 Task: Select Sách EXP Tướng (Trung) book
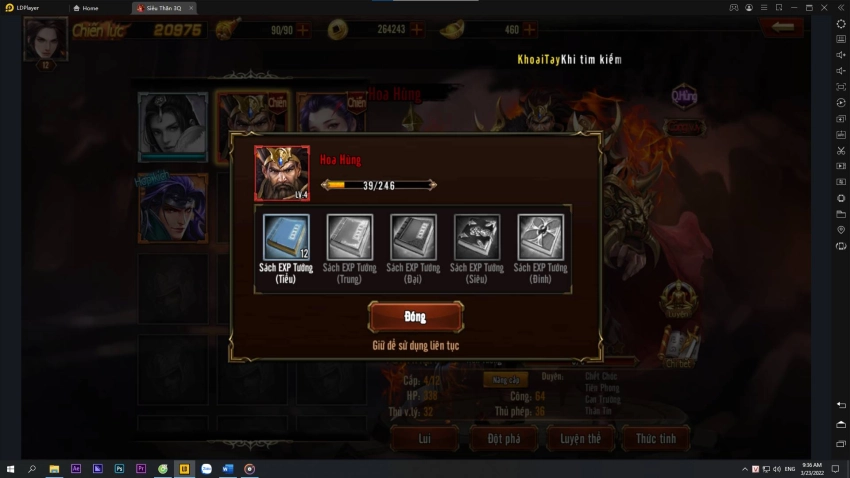[x=350, y=238]
